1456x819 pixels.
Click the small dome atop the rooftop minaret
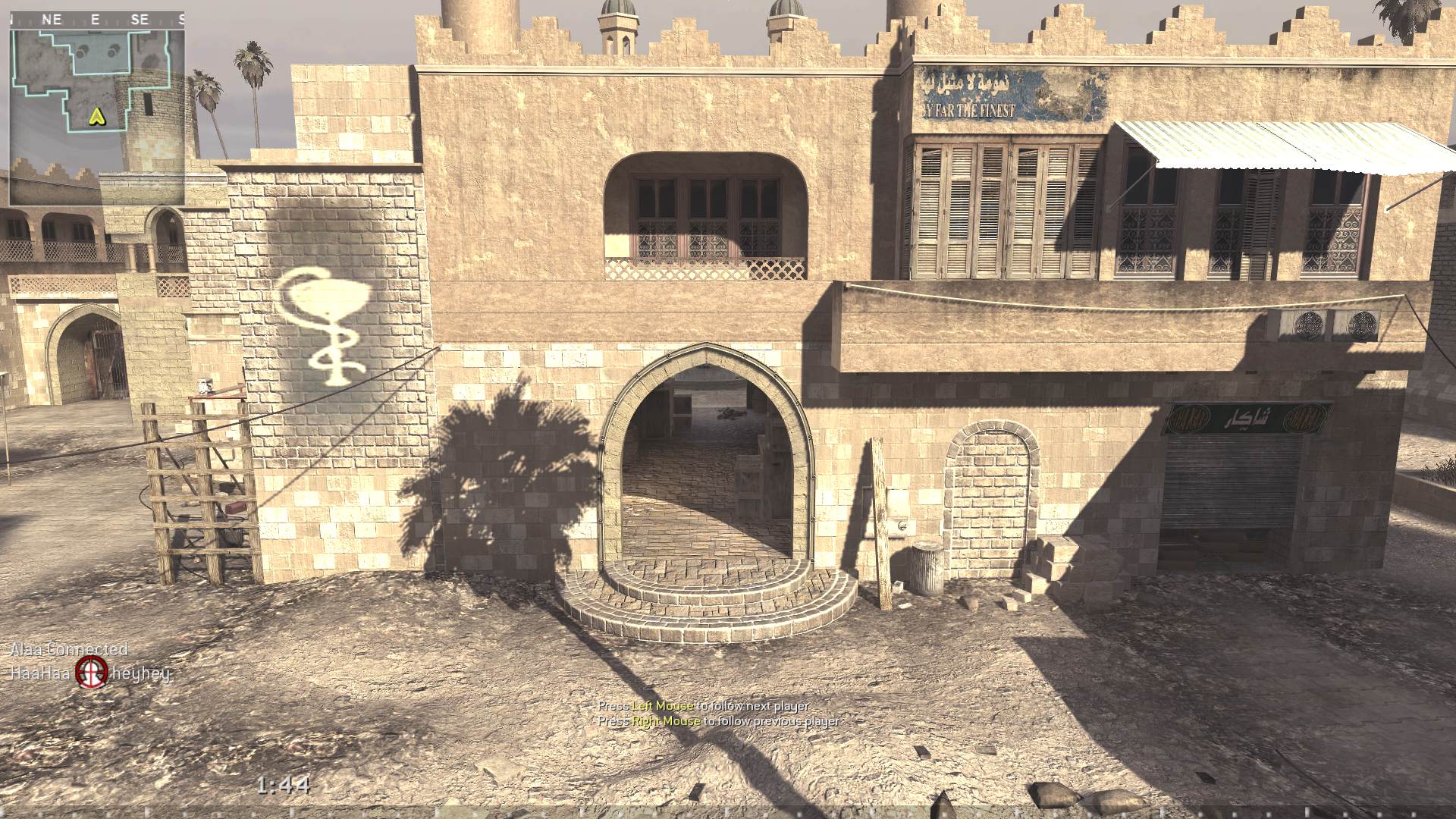616,9
